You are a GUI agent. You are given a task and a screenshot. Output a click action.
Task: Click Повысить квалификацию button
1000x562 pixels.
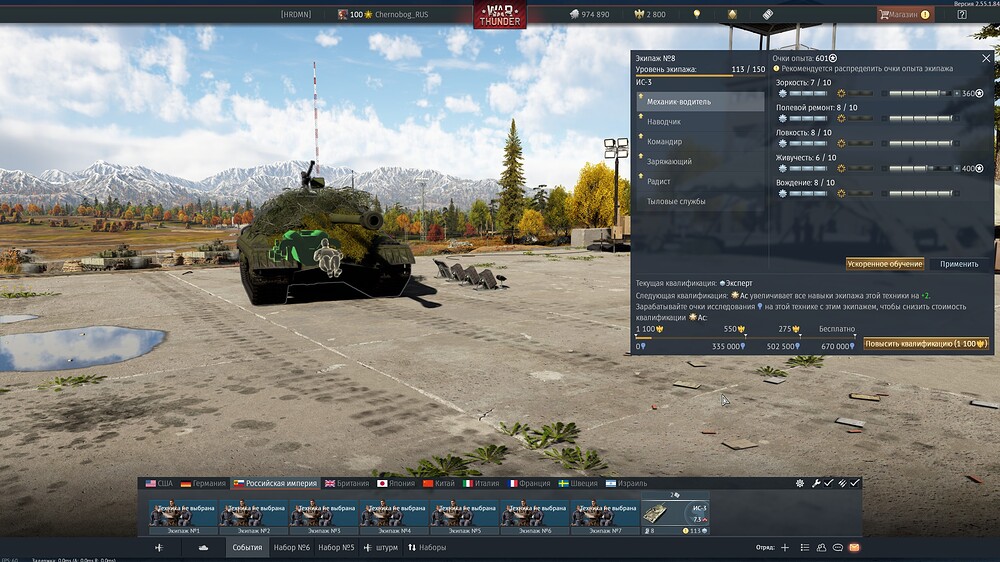pos(925,343)
